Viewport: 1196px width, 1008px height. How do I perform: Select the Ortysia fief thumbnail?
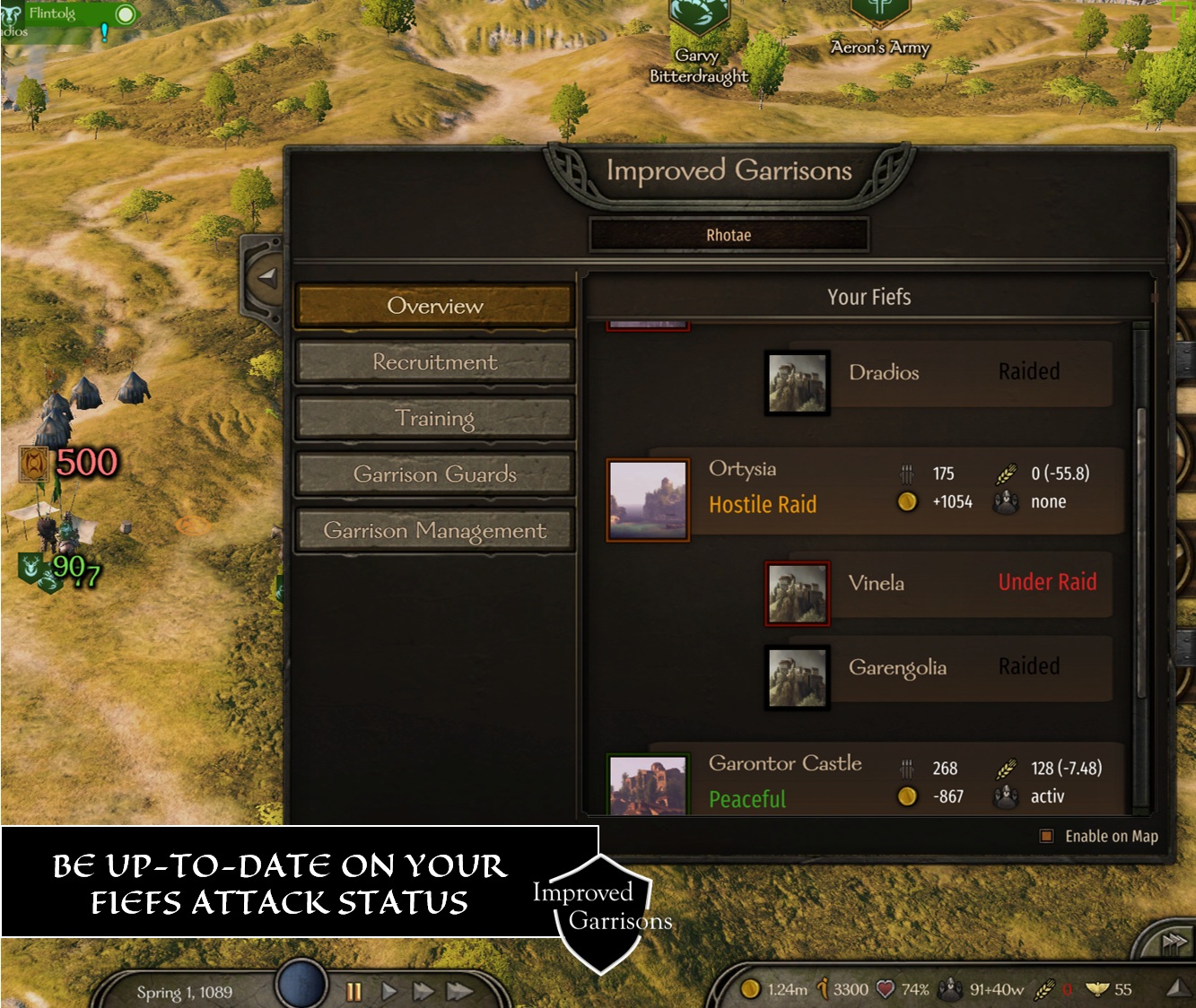(648, 500)
